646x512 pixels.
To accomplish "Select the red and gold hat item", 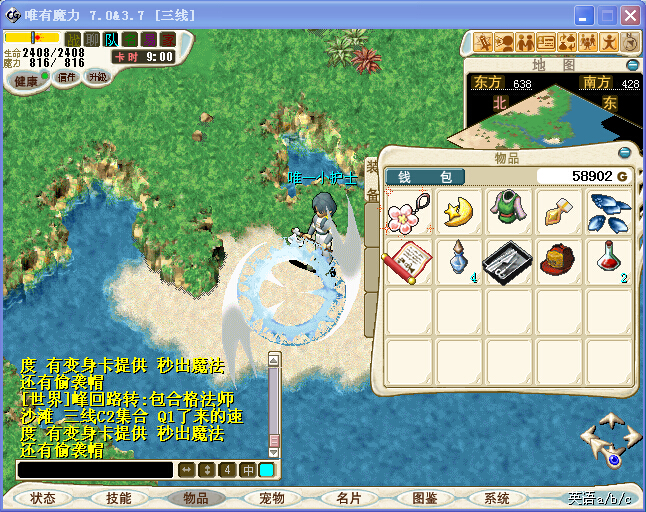I will [x=559, y=262].
